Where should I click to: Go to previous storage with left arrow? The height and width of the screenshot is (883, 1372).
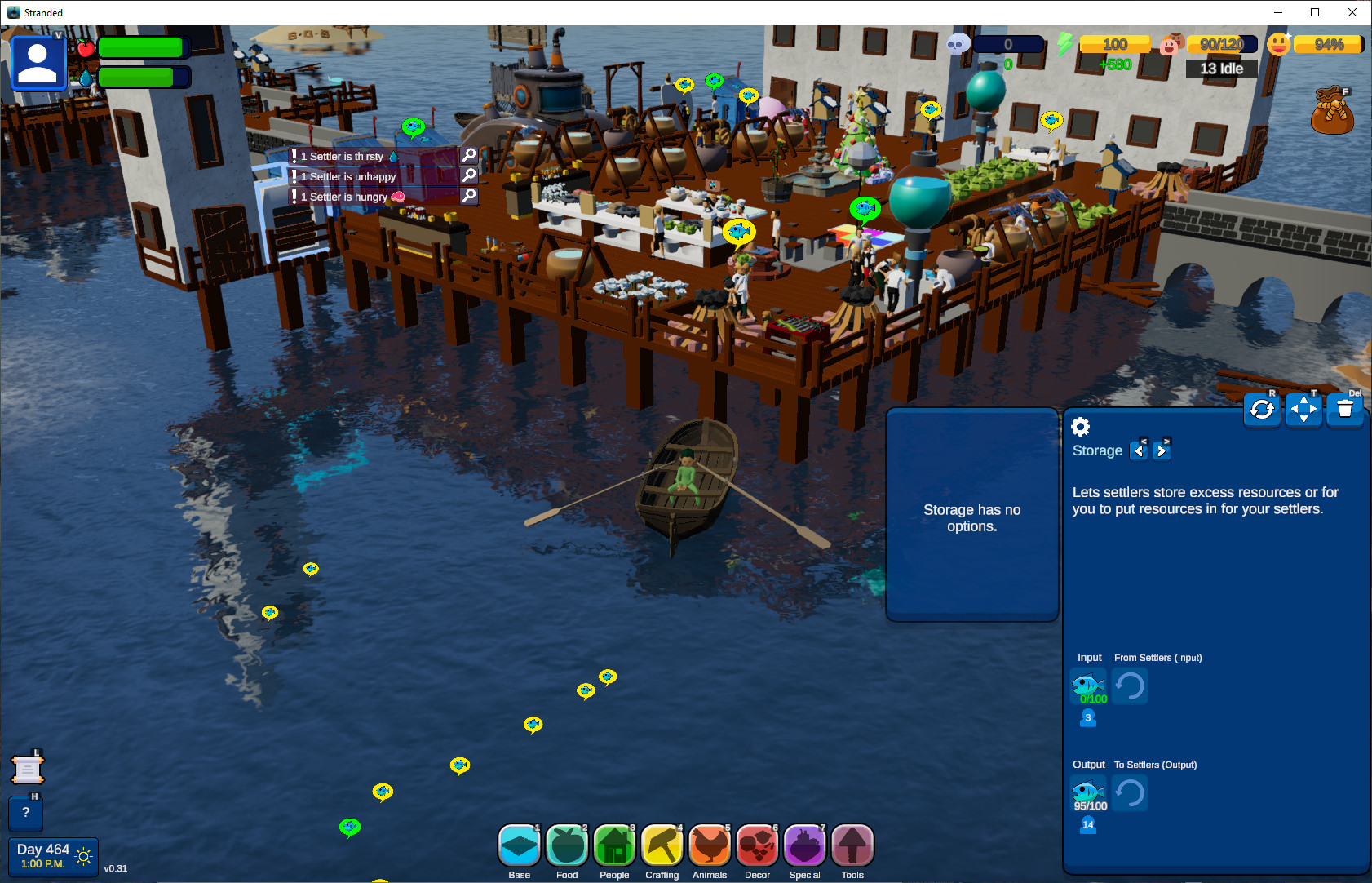(x=1140, y=450)
